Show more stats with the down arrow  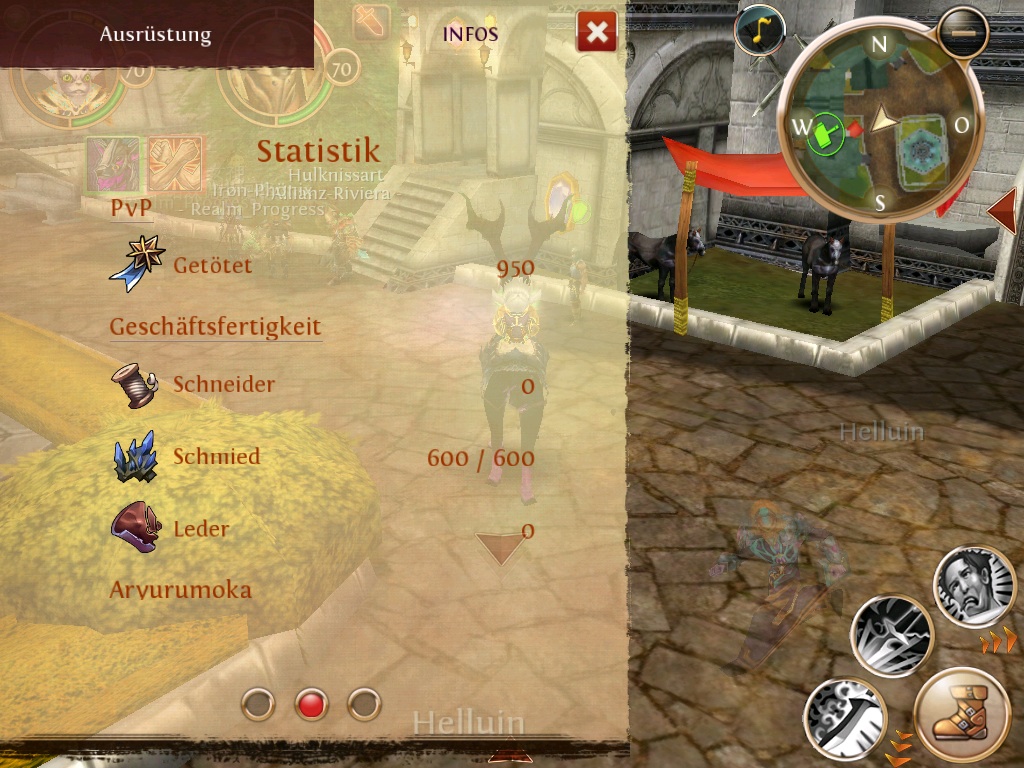[500, 547]
